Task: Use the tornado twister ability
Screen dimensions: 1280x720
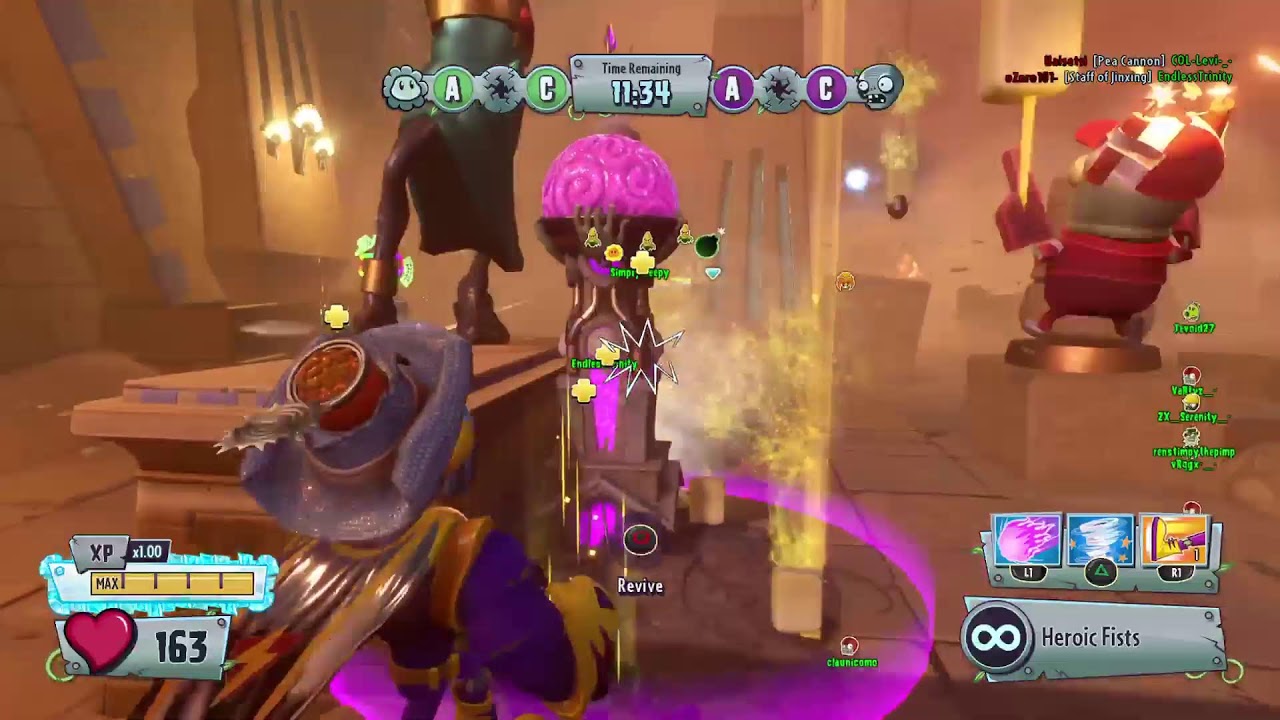Action: (x=1100, y=542)
